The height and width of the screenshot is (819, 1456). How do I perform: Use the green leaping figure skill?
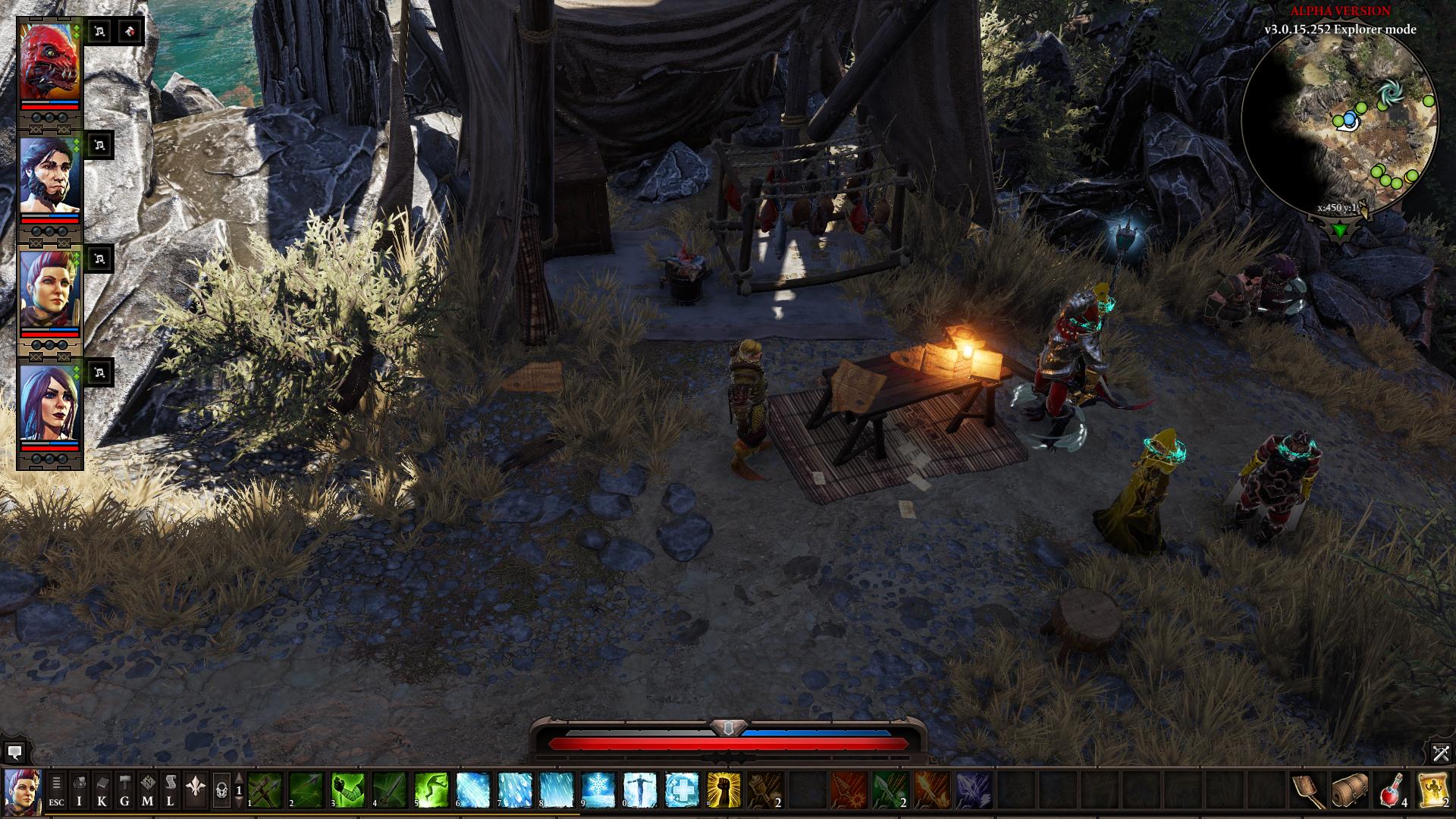tap(431, 790)
